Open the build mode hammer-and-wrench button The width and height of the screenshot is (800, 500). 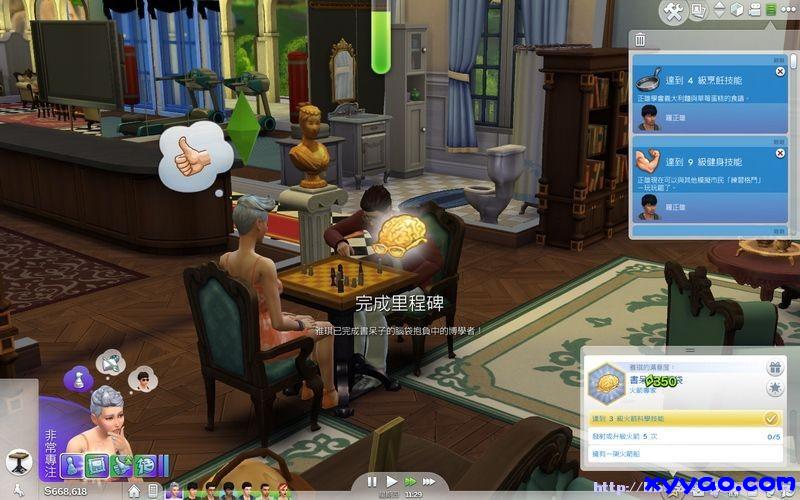coord(673,11)
